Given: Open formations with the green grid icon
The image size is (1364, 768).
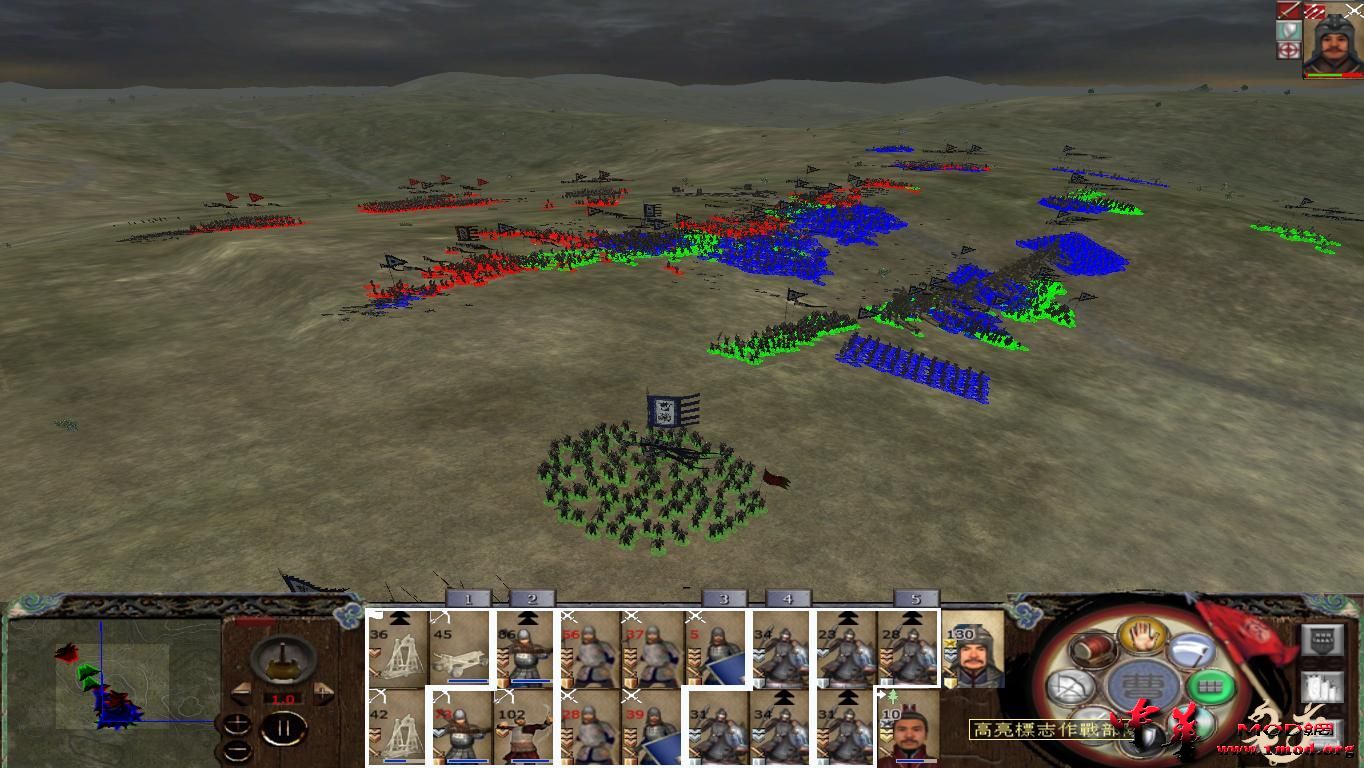Looking at the screenshot, I should coord(1209,686).
